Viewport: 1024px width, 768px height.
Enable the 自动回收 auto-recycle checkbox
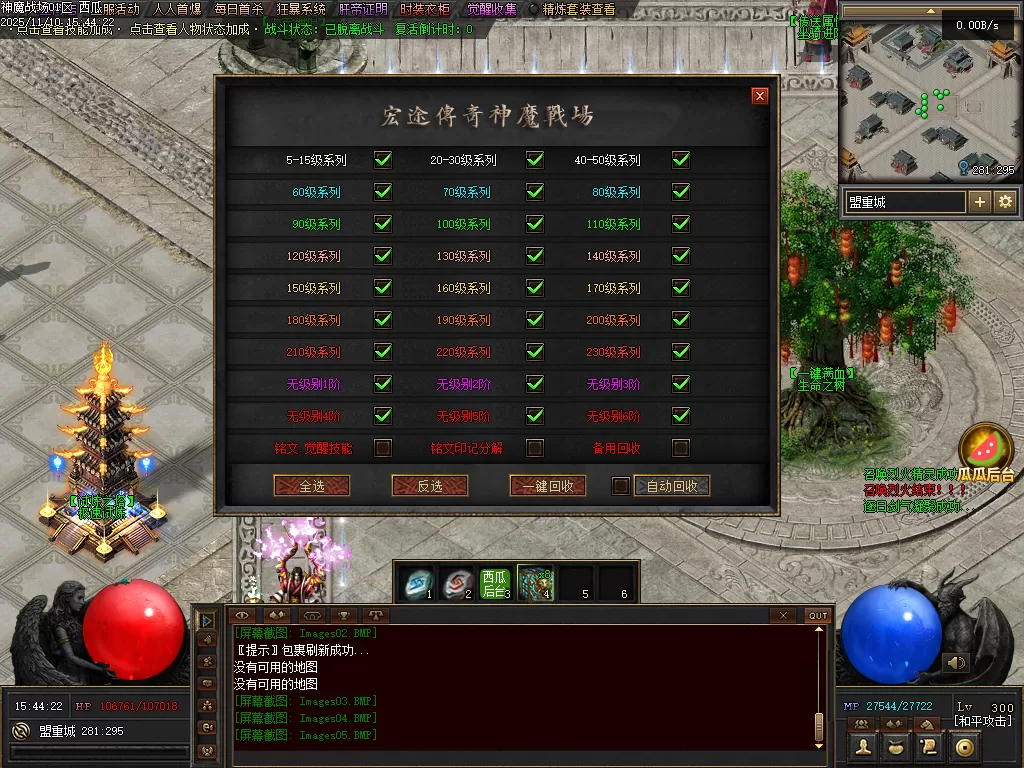coord(621,486)
